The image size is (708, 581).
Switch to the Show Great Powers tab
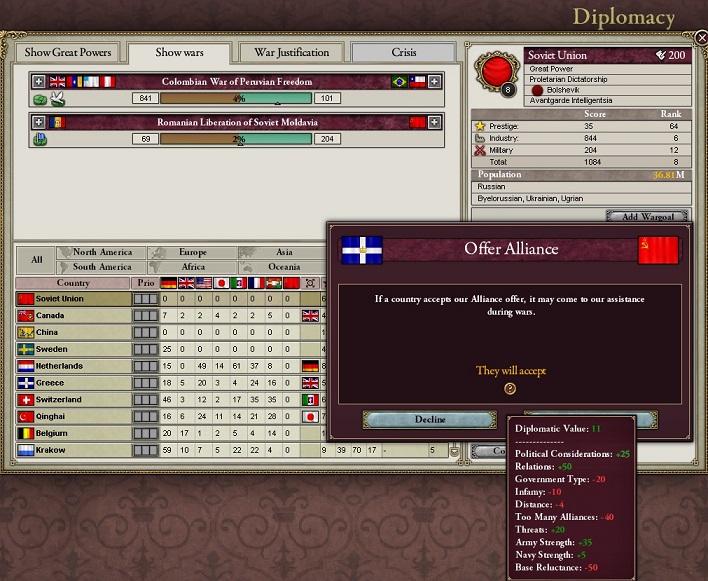69,53
